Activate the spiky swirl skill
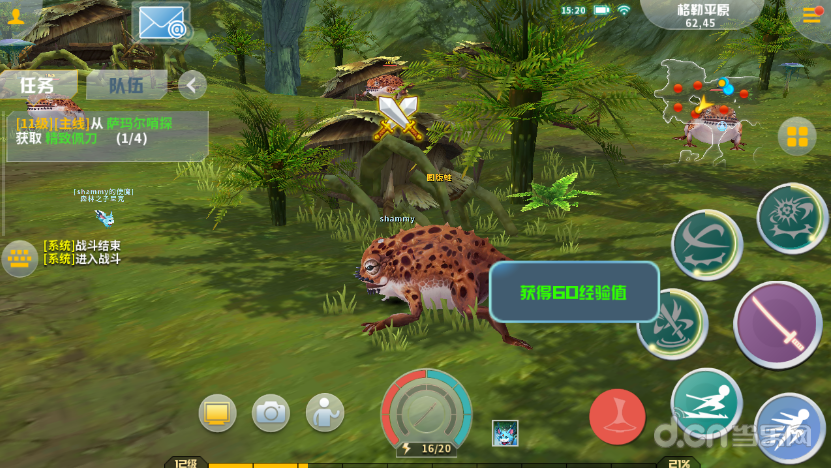 tap(791, 218)
